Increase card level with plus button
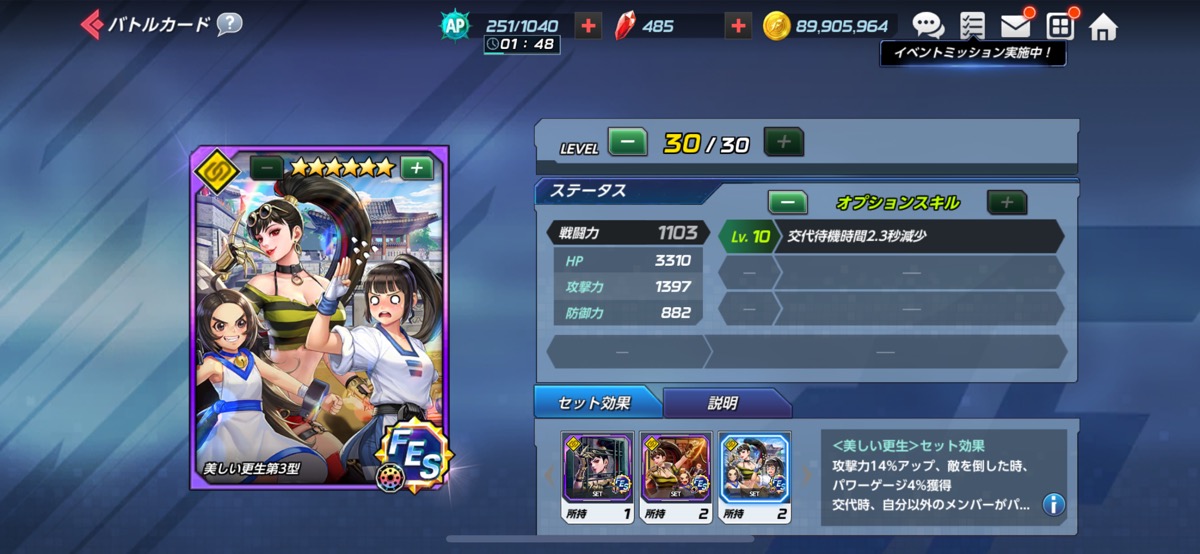Image resolution: width=1200 pixels, height=554 pixels. 783,143
